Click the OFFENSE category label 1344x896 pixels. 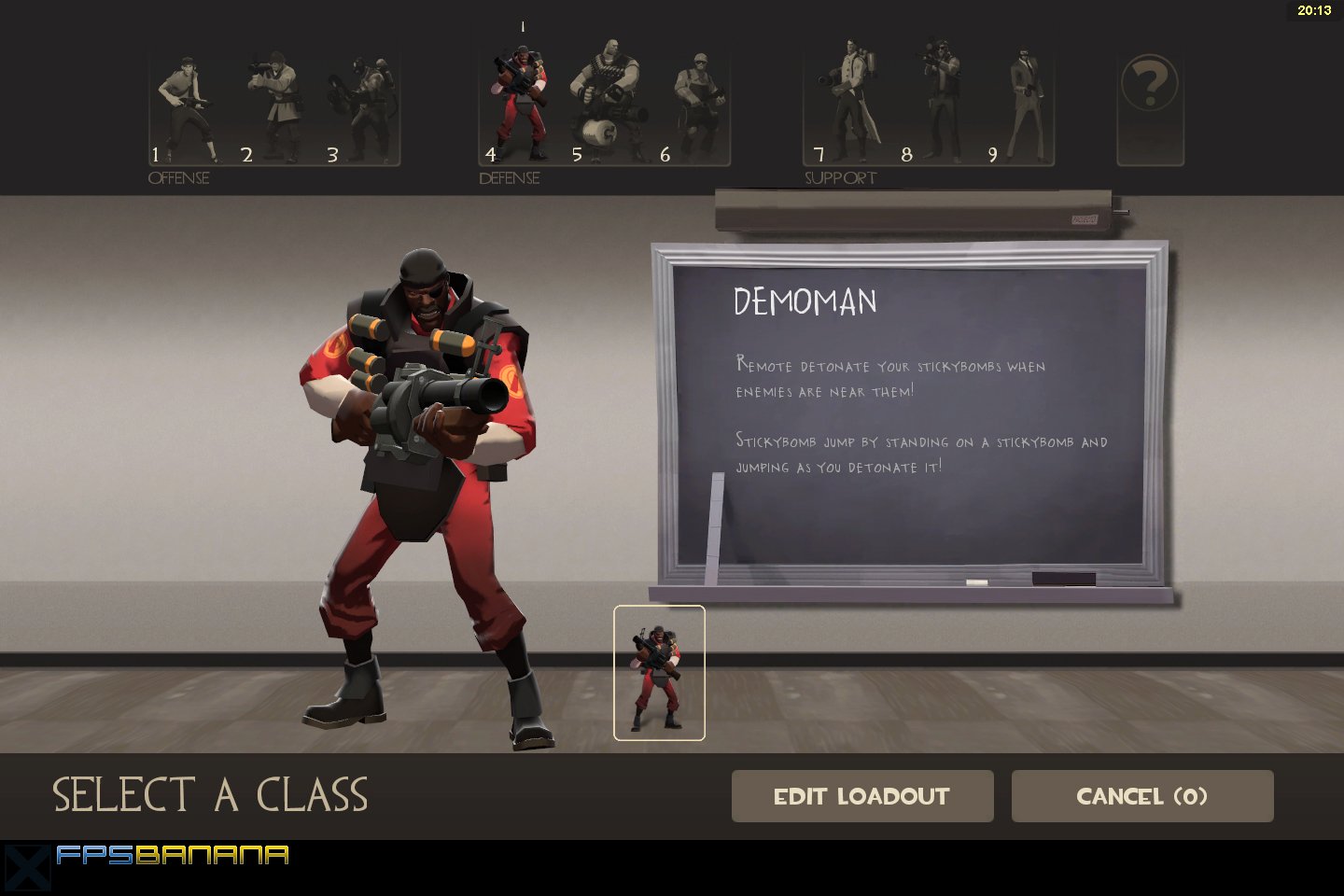[179, 177]
